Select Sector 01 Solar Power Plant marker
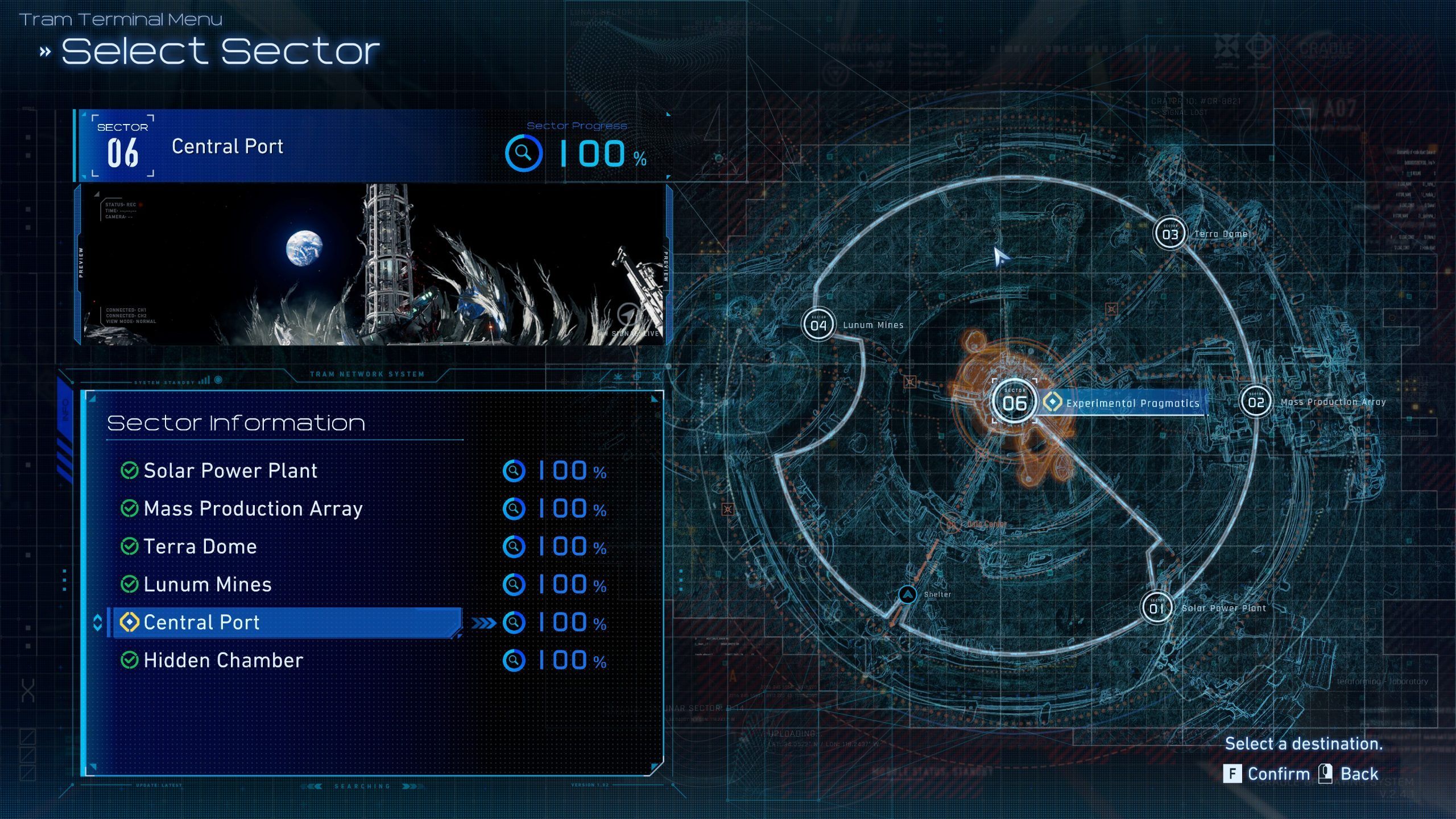This screenshot has width=1456, height=819. tap(1157, 608)
